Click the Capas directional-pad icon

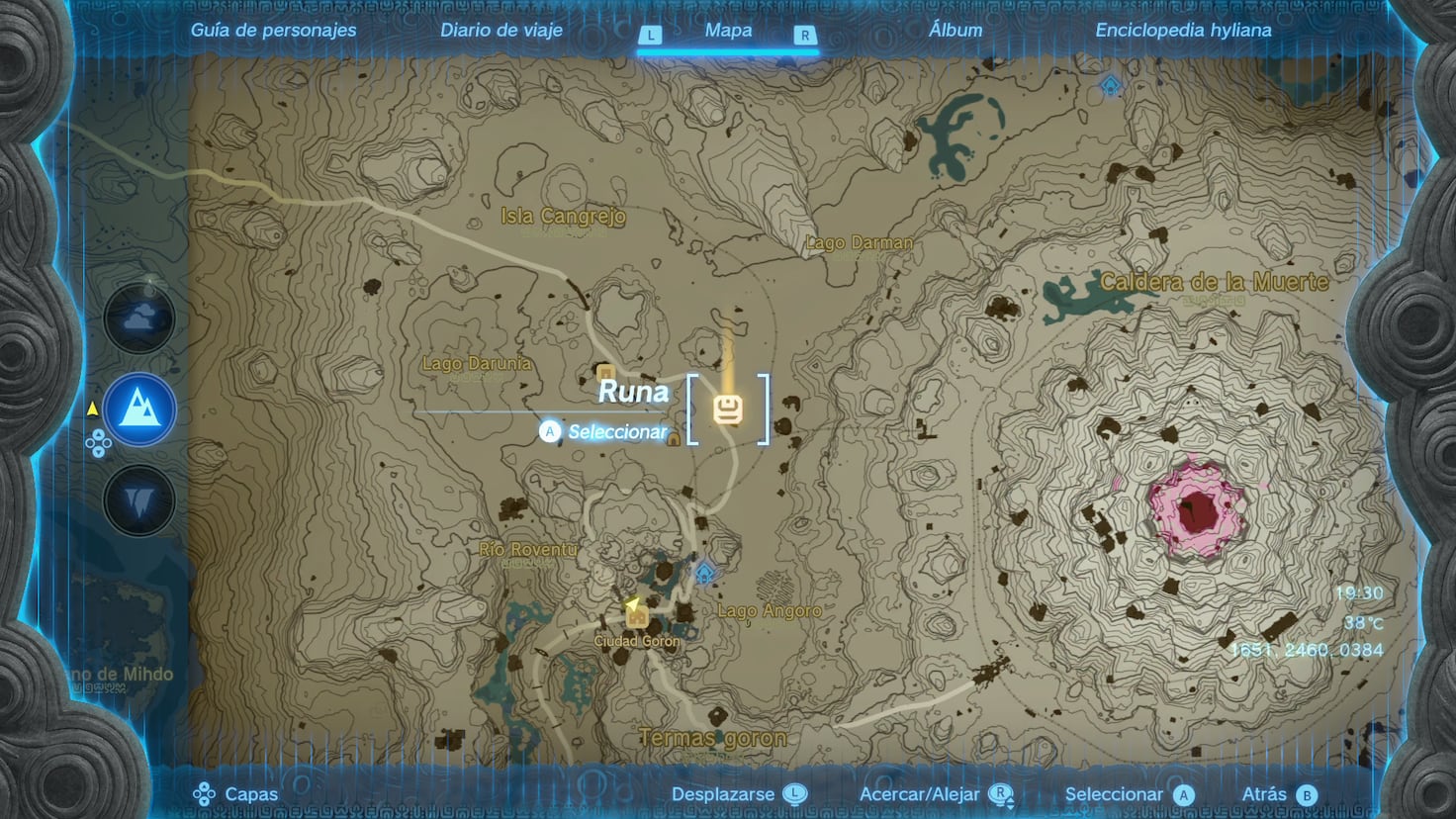point(206,793)
